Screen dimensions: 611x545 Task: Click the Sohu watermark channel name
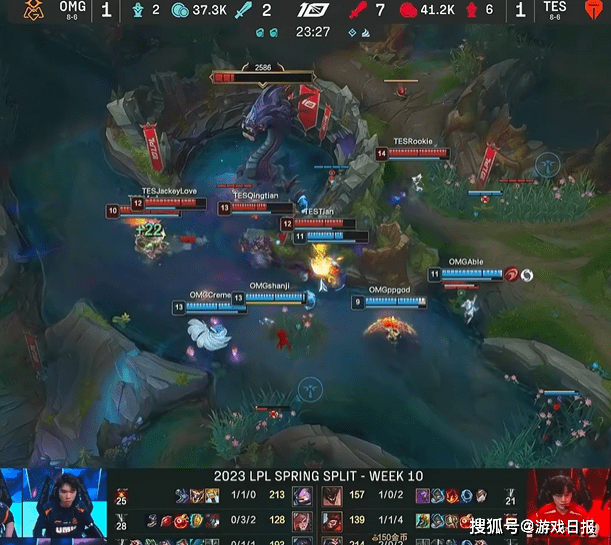(533, 526)
